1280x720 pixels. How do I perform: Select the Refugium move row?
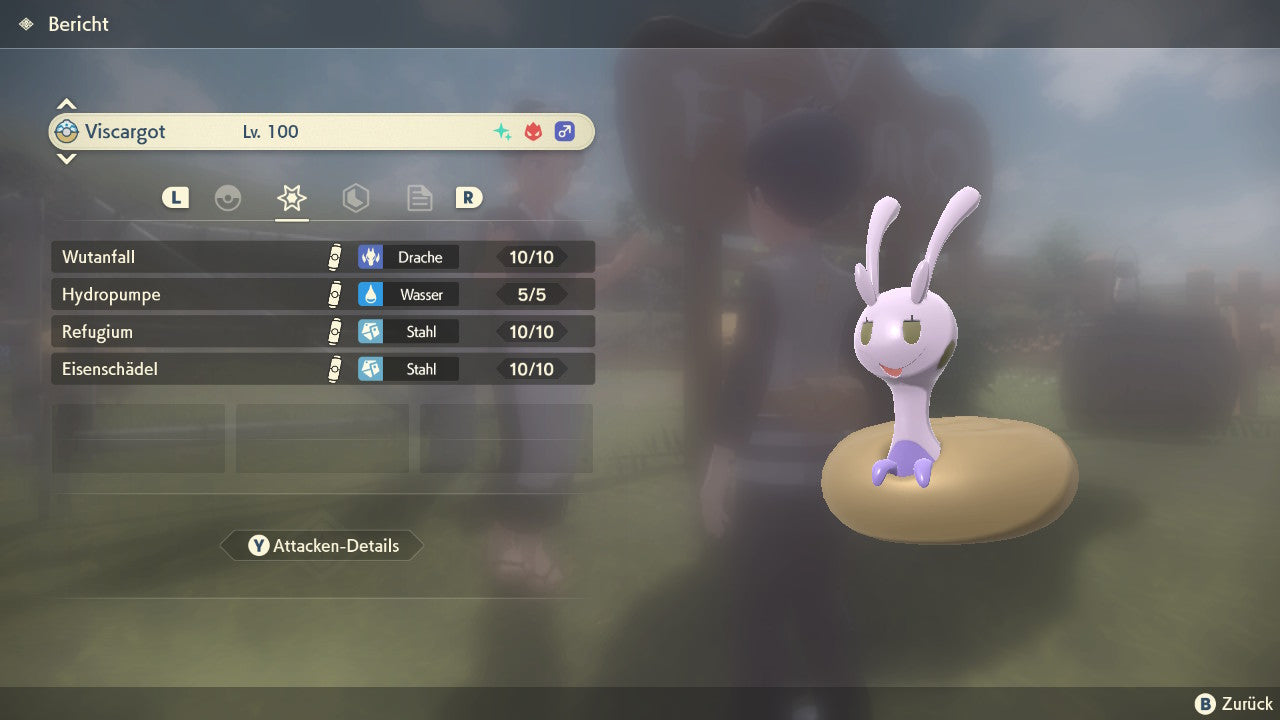(322, 331)
